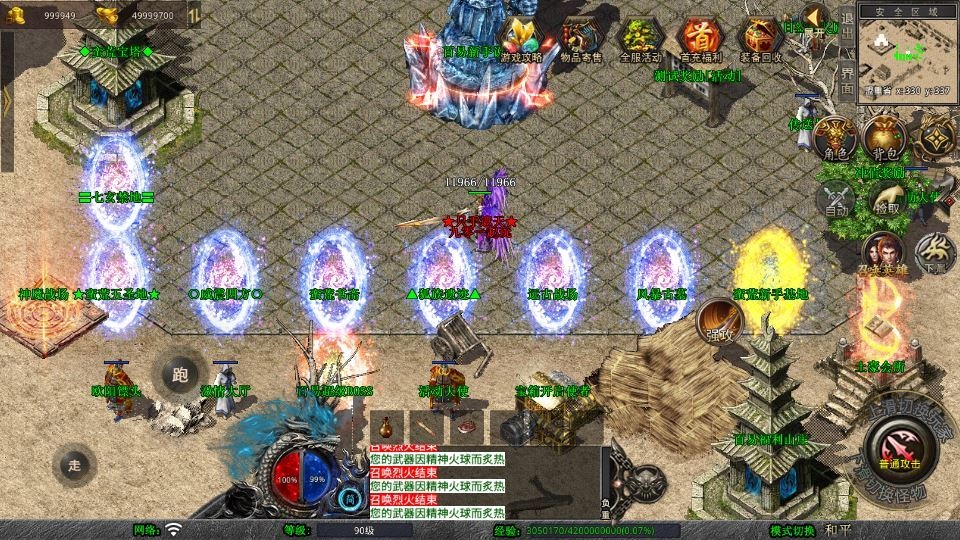Open the 游戏攻略 game guide icon
The image size is (960, 540).
point(520,40)
